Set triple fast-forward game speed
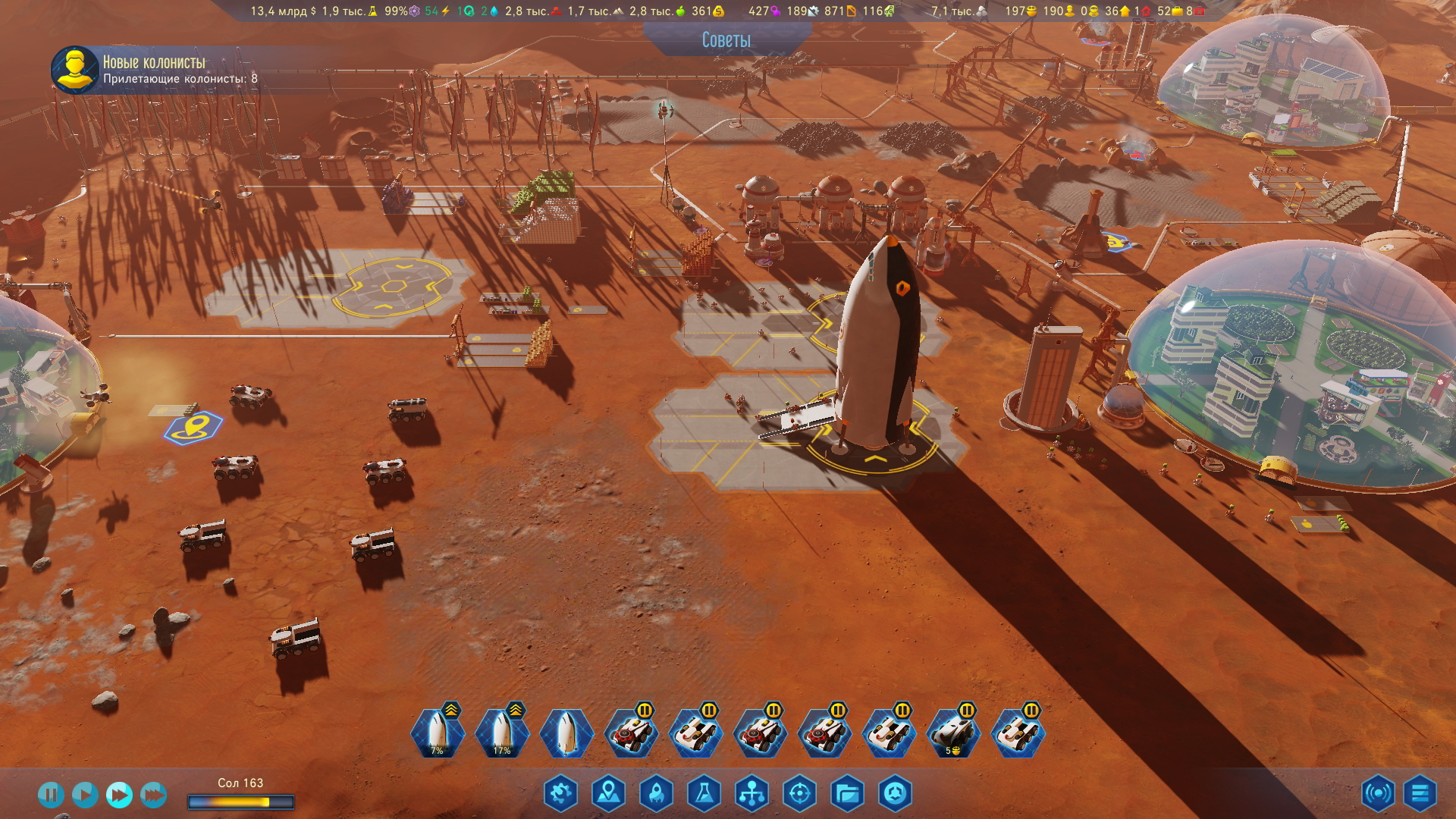 point(153,795)
